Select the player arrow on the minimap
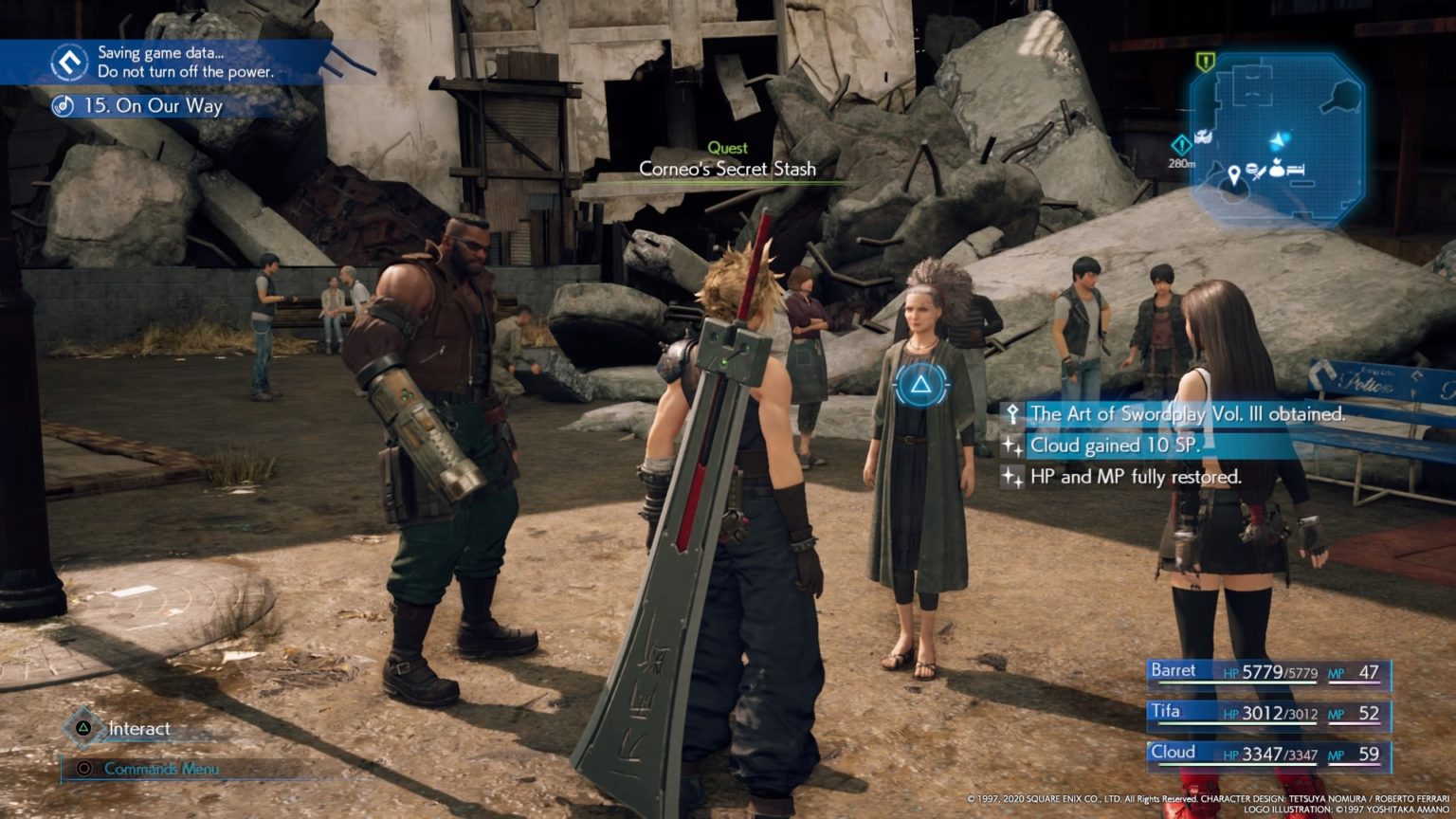 1279,139
